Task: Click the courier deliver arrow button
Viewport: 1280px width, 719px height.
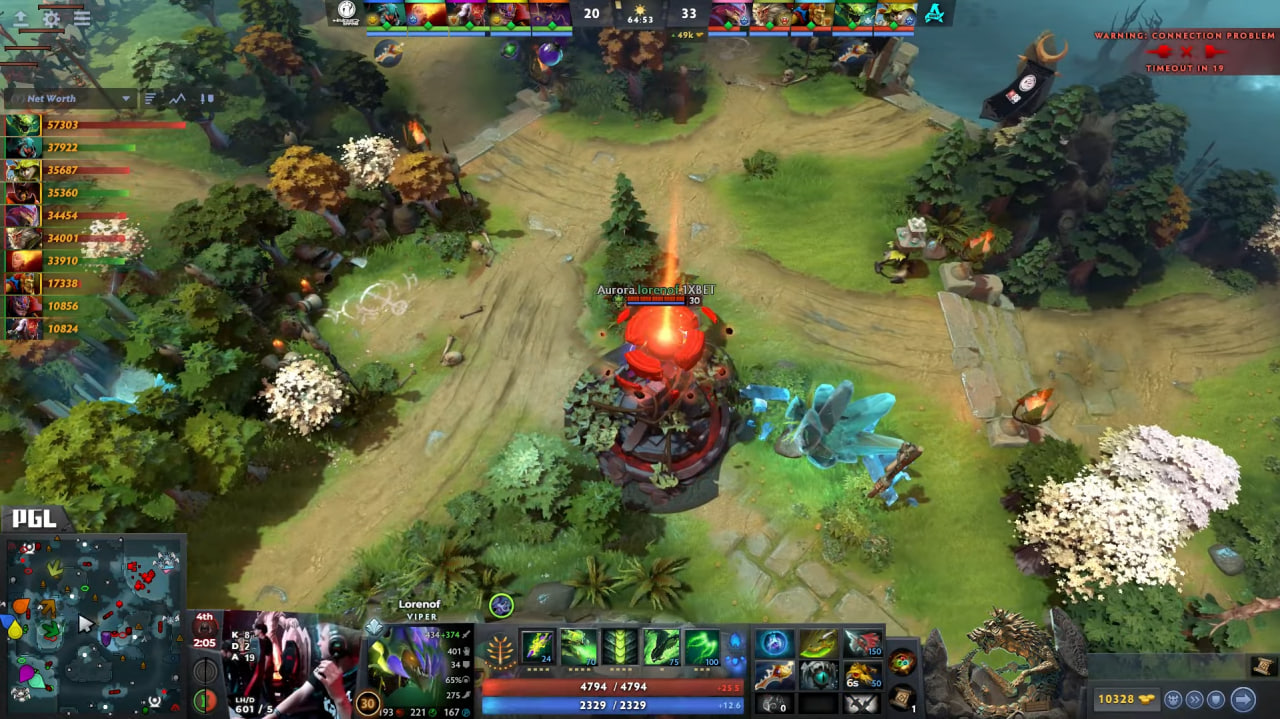Action: pos(1243,699)
